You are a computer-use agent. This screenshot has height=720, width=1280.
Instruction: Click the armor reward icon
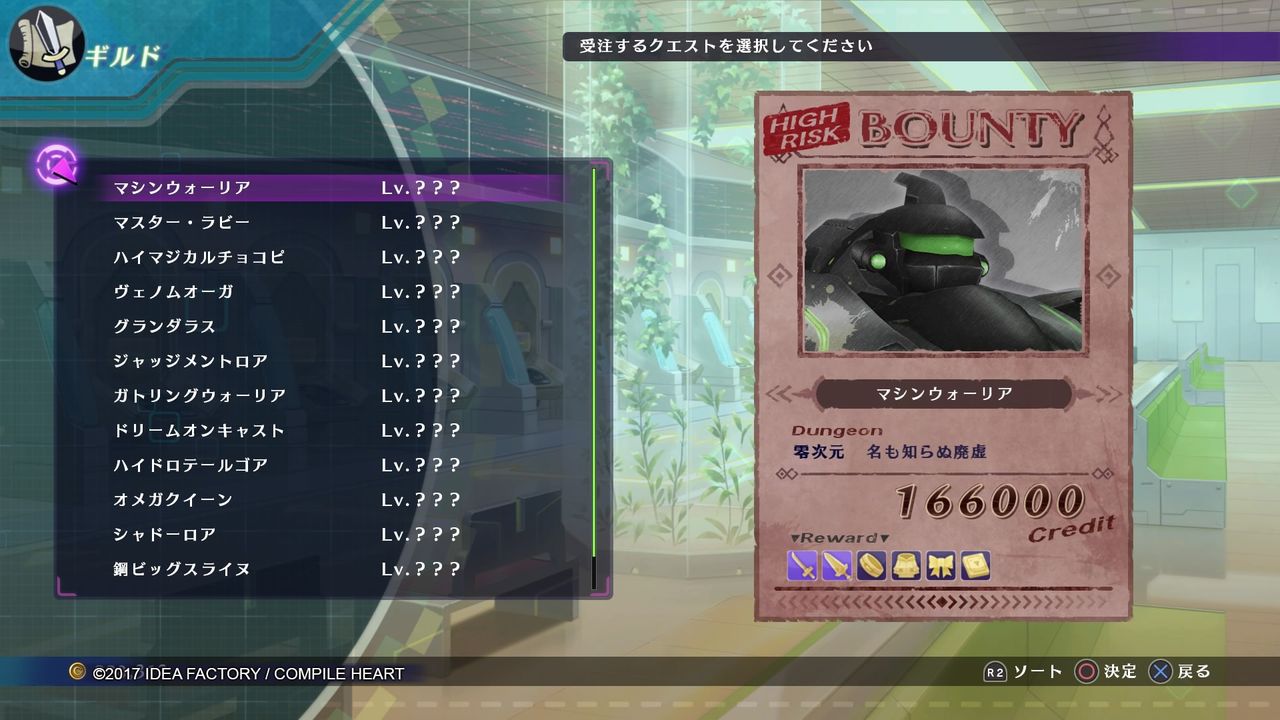pyautogui.click(x=905, y=565)
